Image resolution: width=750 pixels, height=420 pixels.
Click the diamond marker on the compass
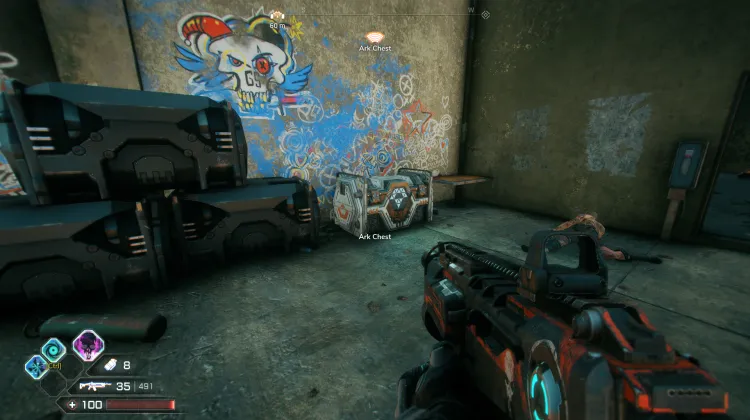point(485,15)
